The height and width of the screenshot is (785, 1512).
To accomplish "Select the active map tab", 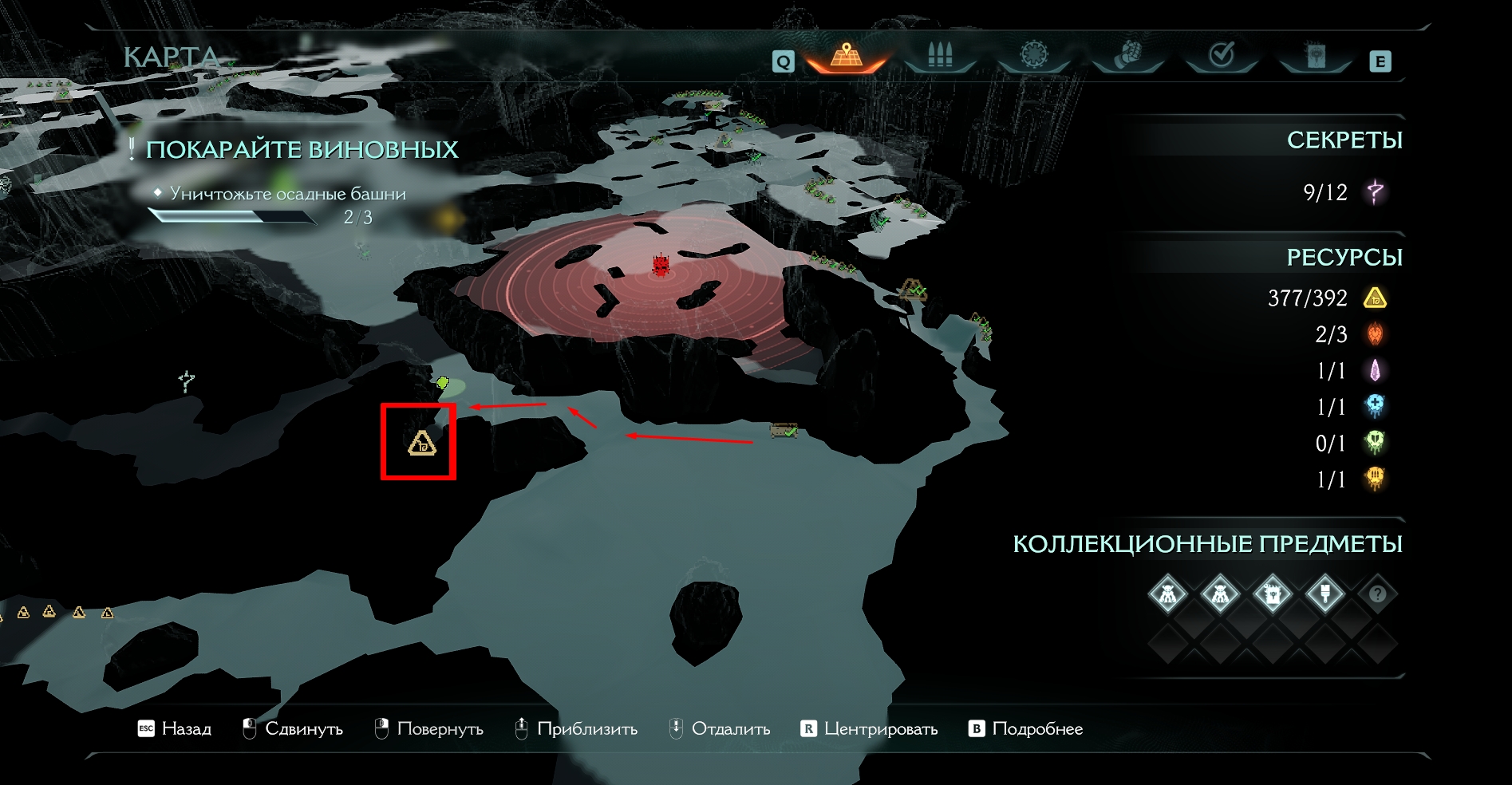I will [847, 56].
